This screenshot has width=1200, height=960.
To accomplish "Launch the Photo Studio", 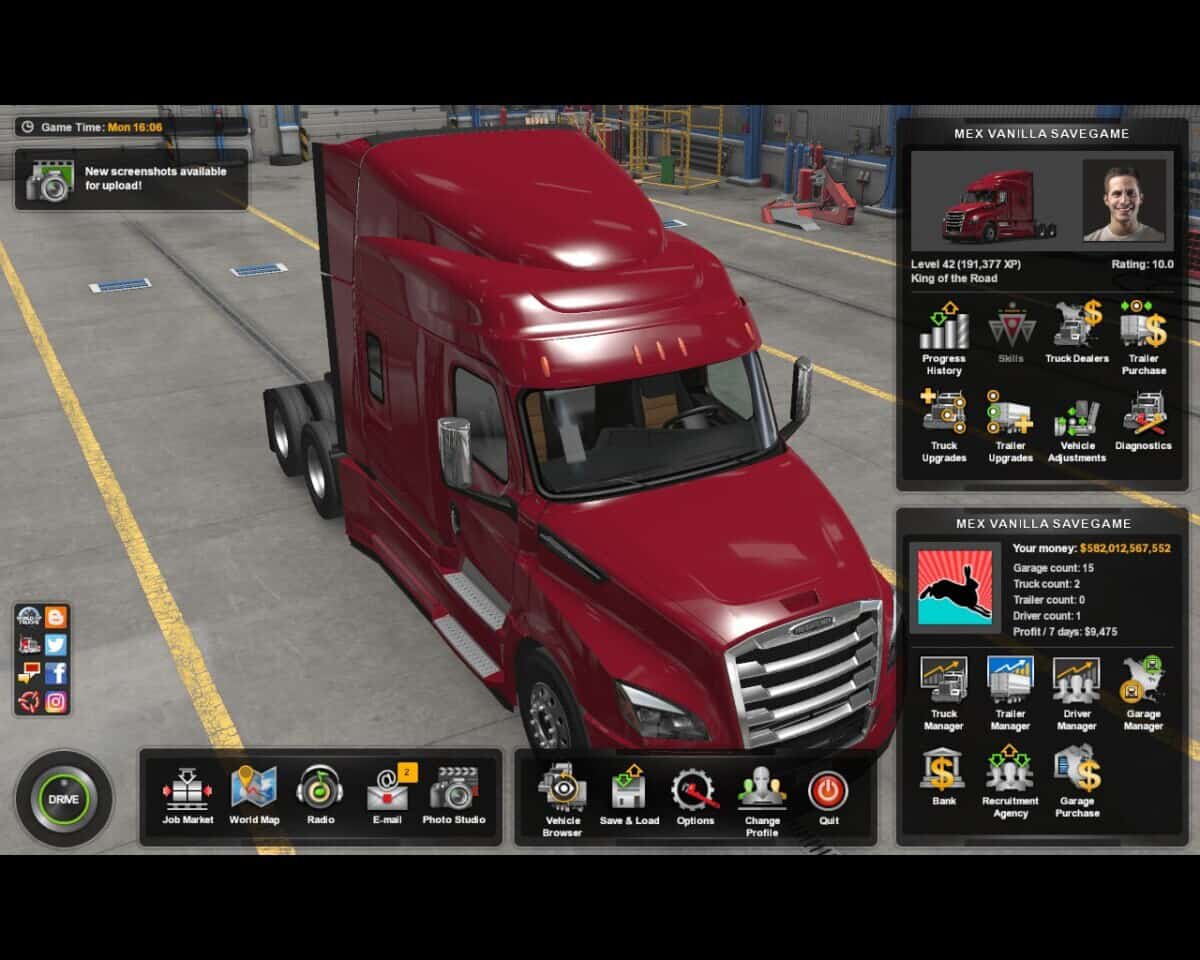I will (454, 790).
